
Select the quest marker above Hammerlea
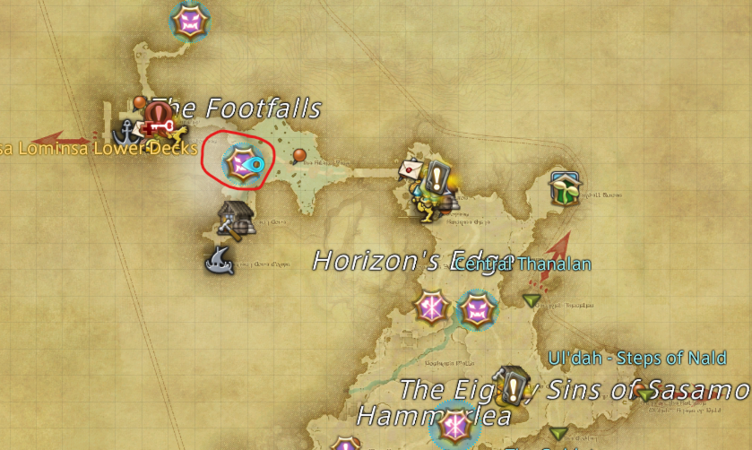pos(514,382)
